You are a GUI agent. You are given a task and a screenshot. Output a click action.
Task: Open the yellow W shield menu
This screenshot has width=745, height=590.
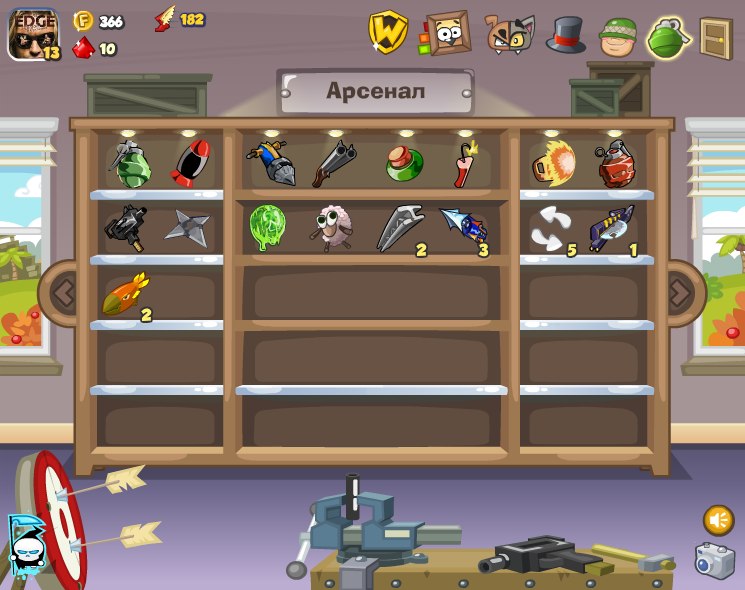tap(387, 33)
